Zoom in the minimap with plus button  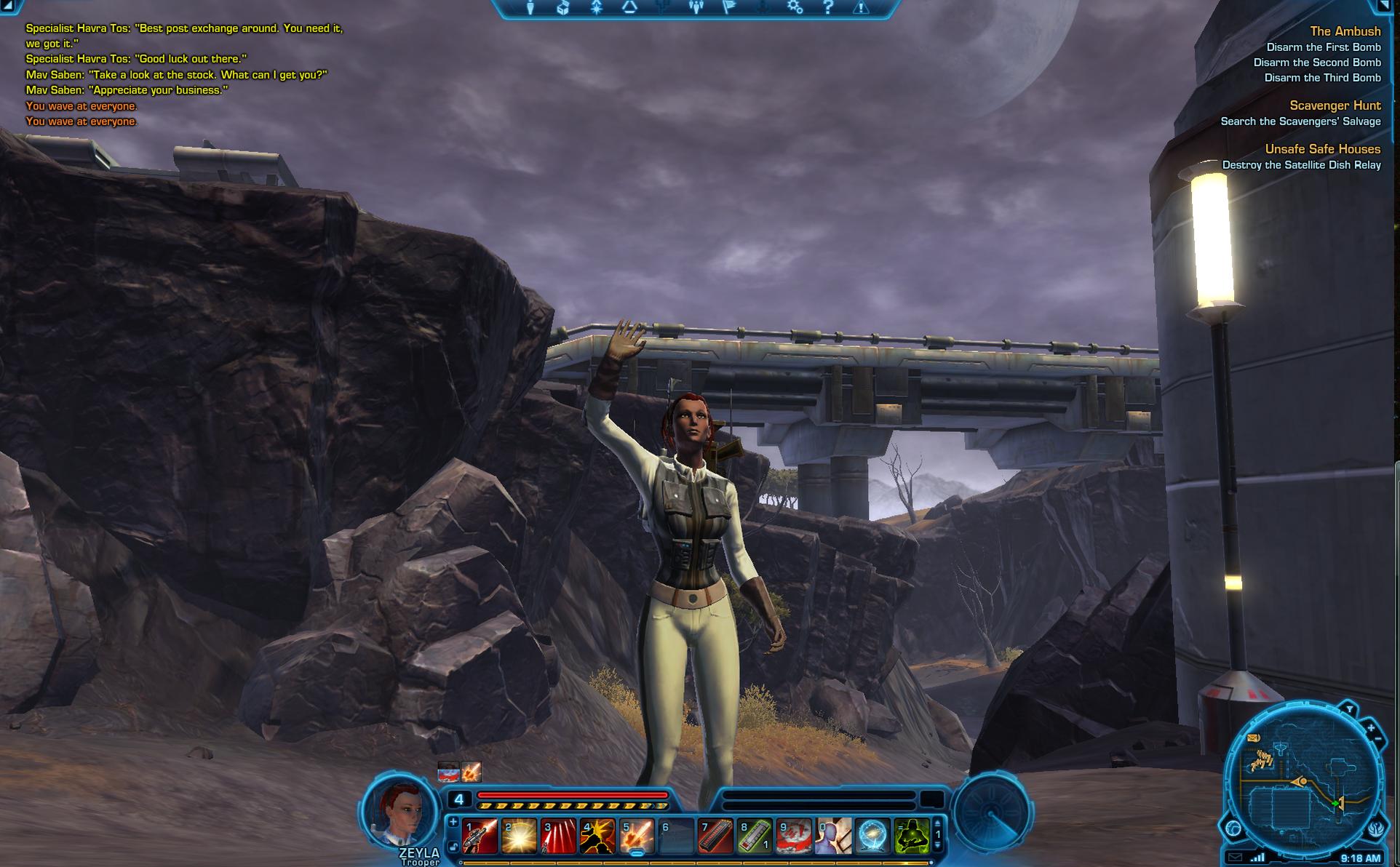[x=1371, y=727]
